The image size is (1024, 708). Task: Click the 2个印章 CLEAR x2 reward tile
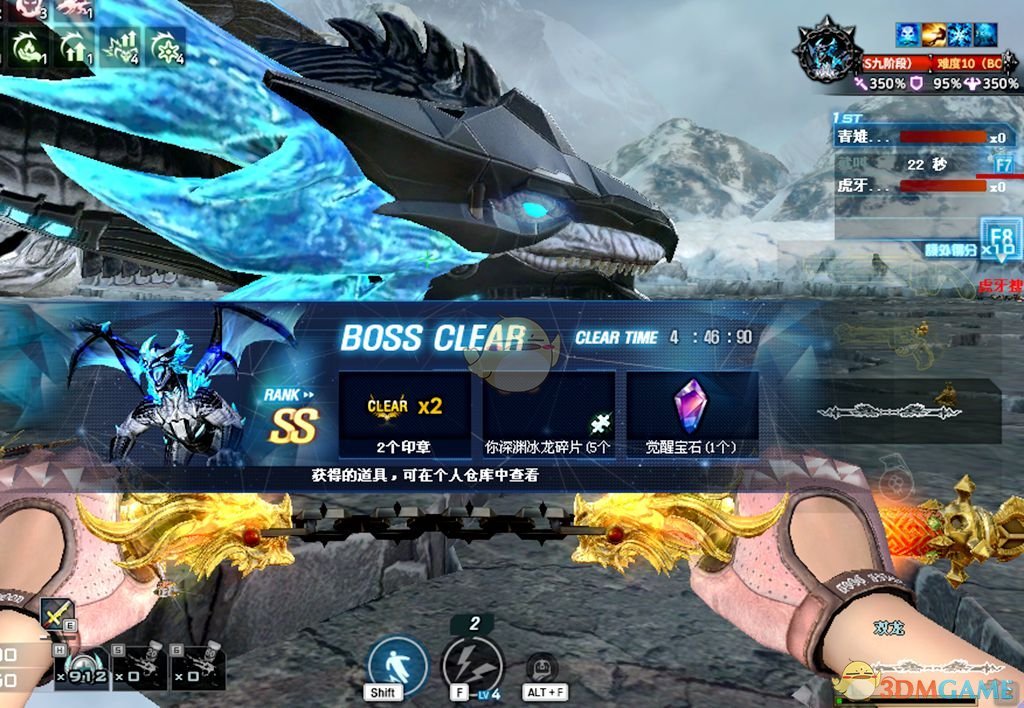pyautogui.click(x=404, y=414)
